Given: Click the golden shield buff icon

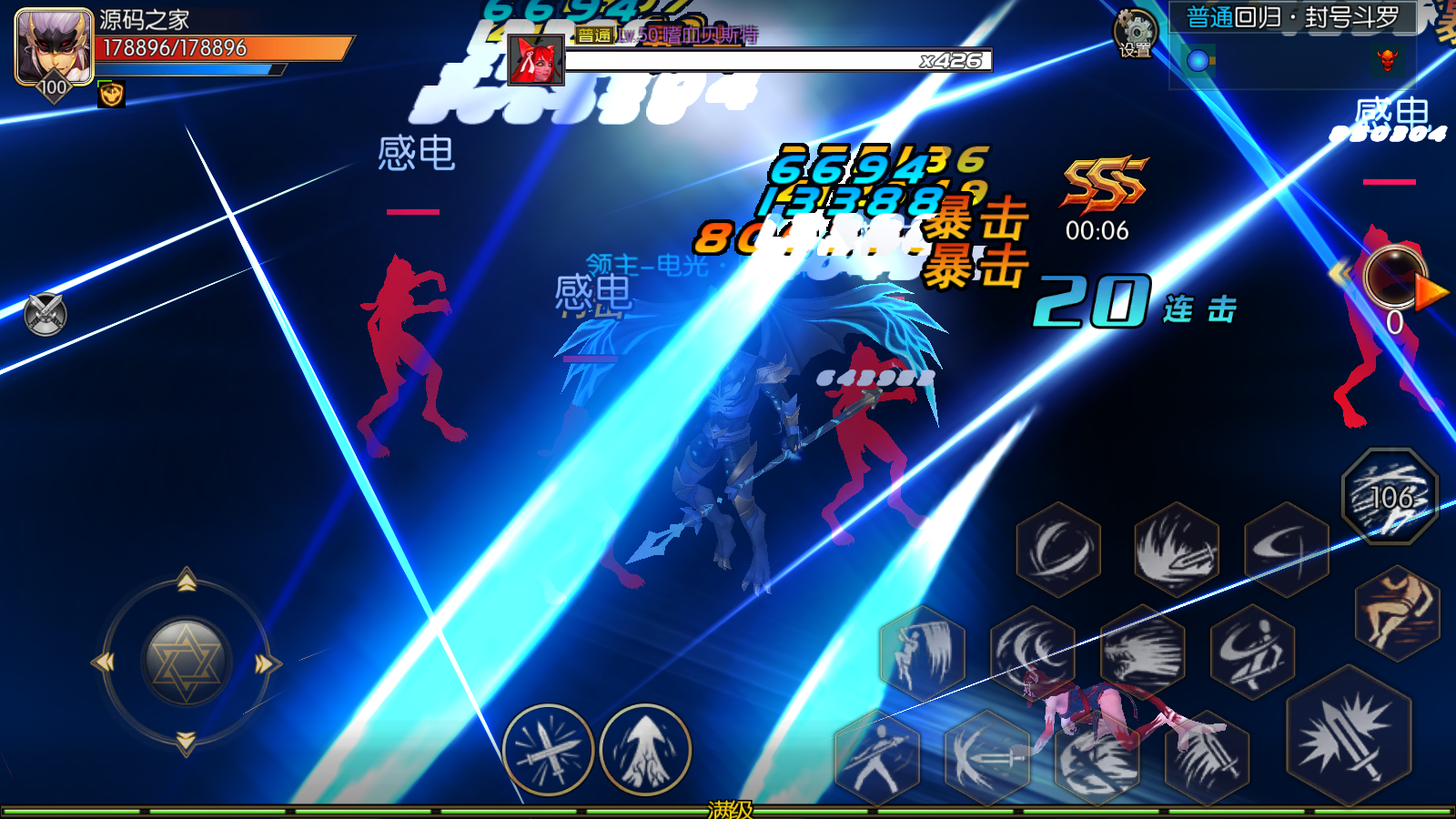Looking at the screenshot, I should 111,94.
